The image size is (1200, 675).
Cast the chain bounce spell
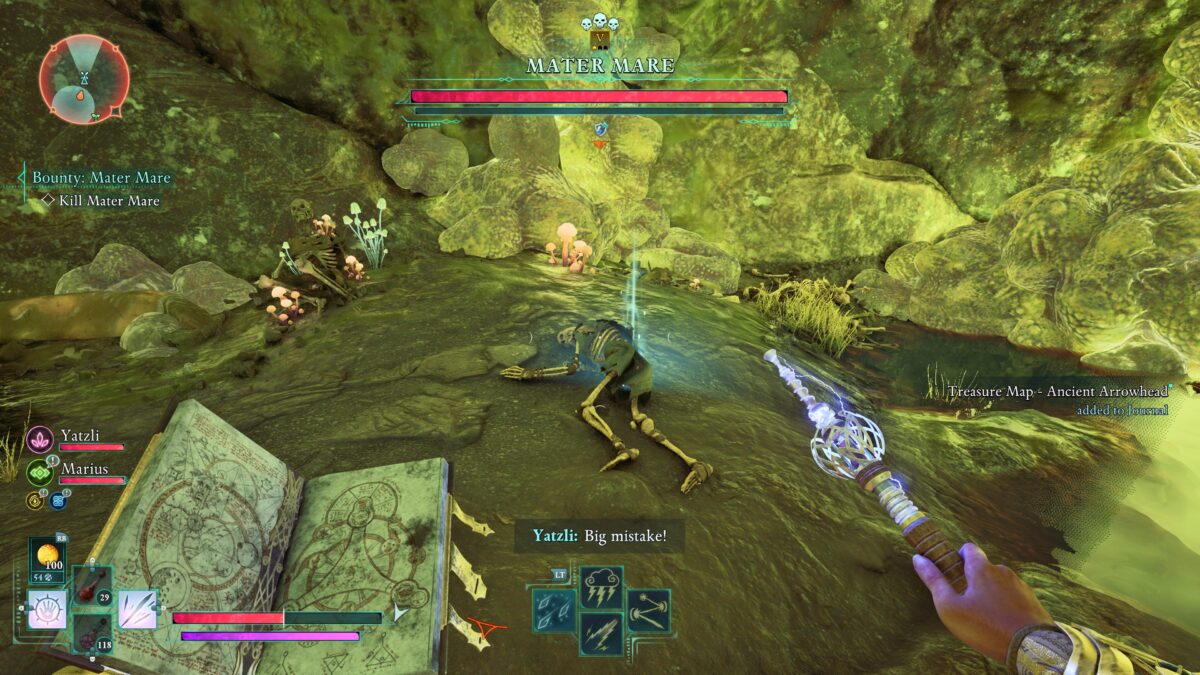coord(648,609)
